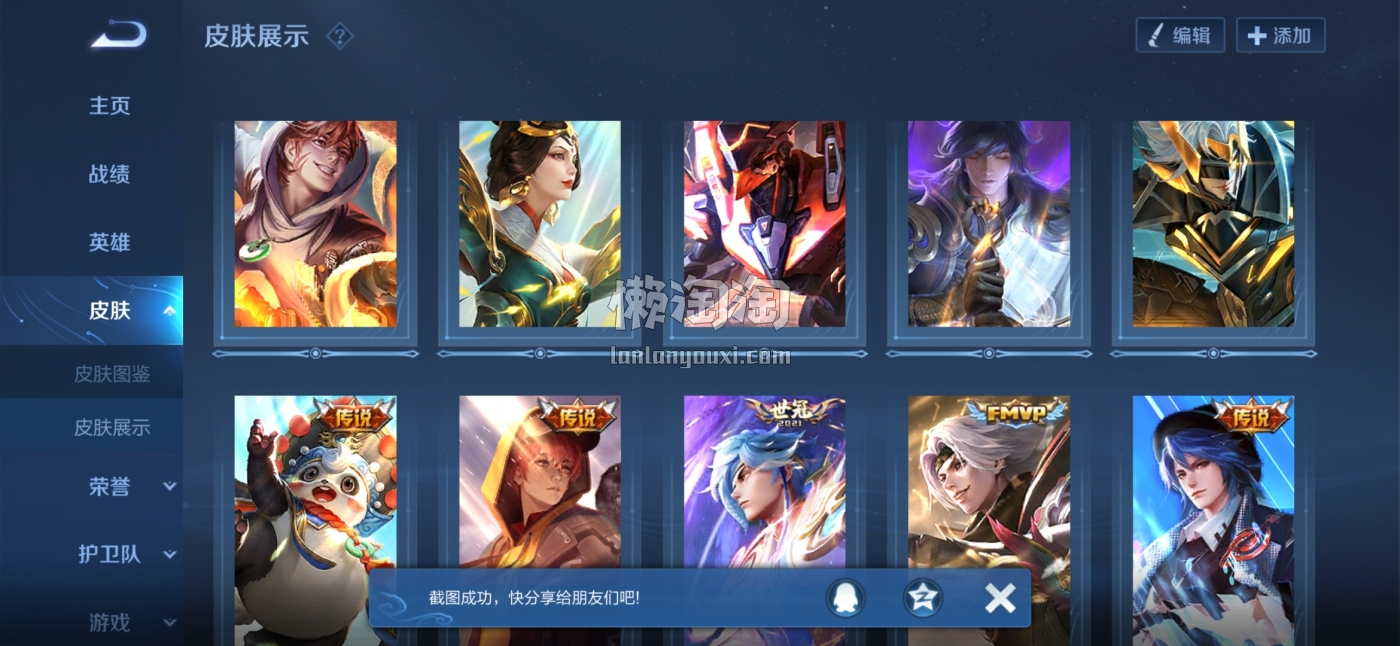The width and height of the screenshot is (1400, 646).
Task: Open the 主页 home tab
Action: (x=110, y=106)
